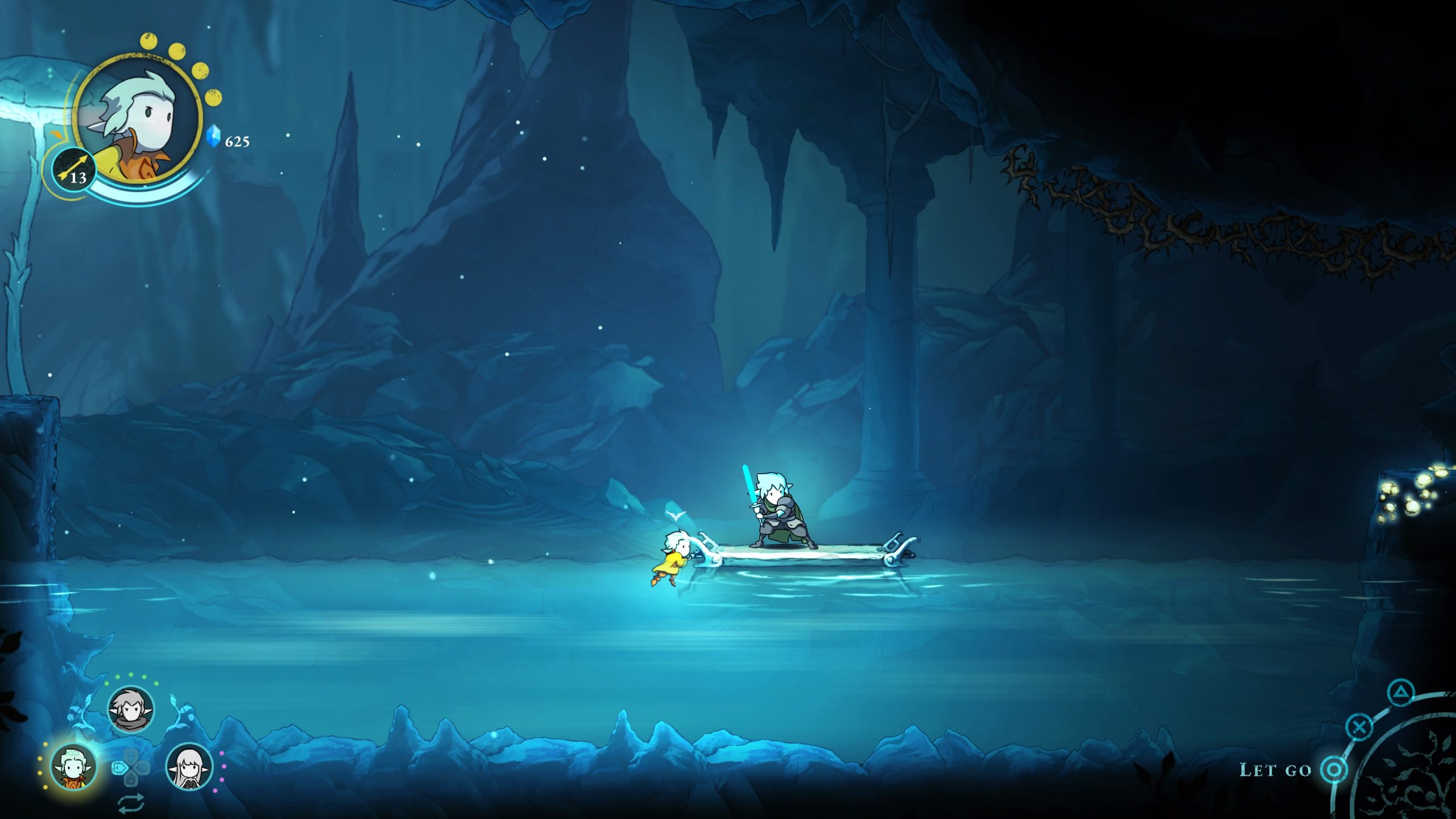This screenshot has width=1456, height=819.
Task: Click the swap-characters arrows icon
Action: coord(131,804)
